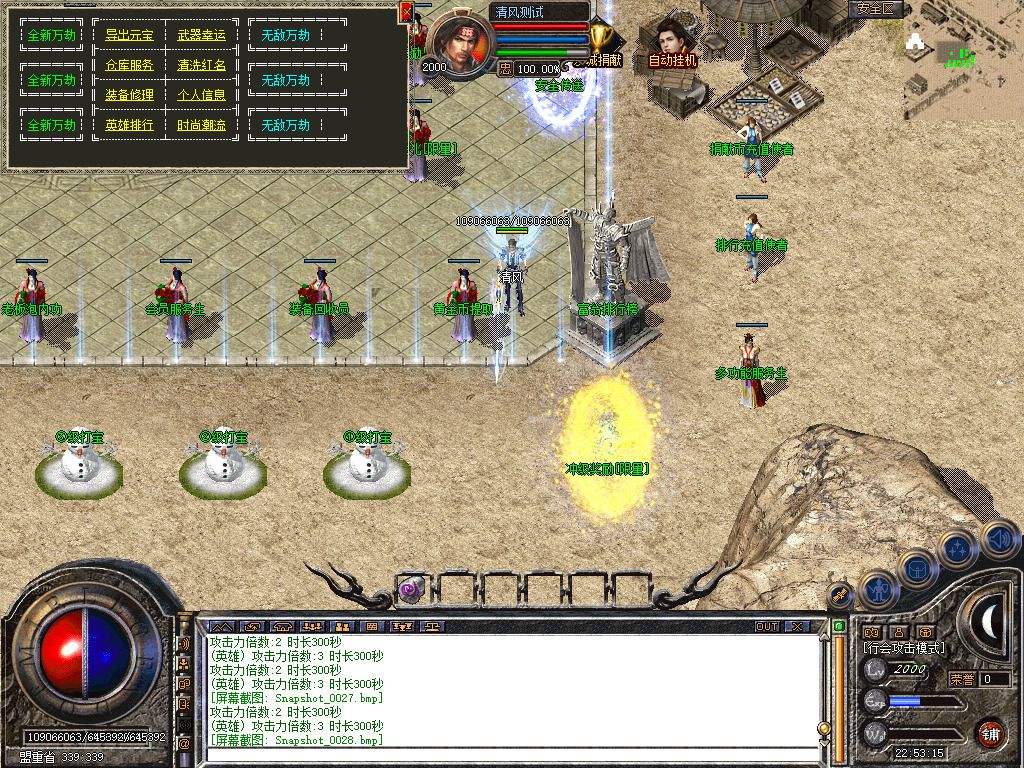This screenshot has width=1024, height=768.
Task: Choose 清洗红名 to clear red name
Action: pyautogui.click(x=201, y=65)
